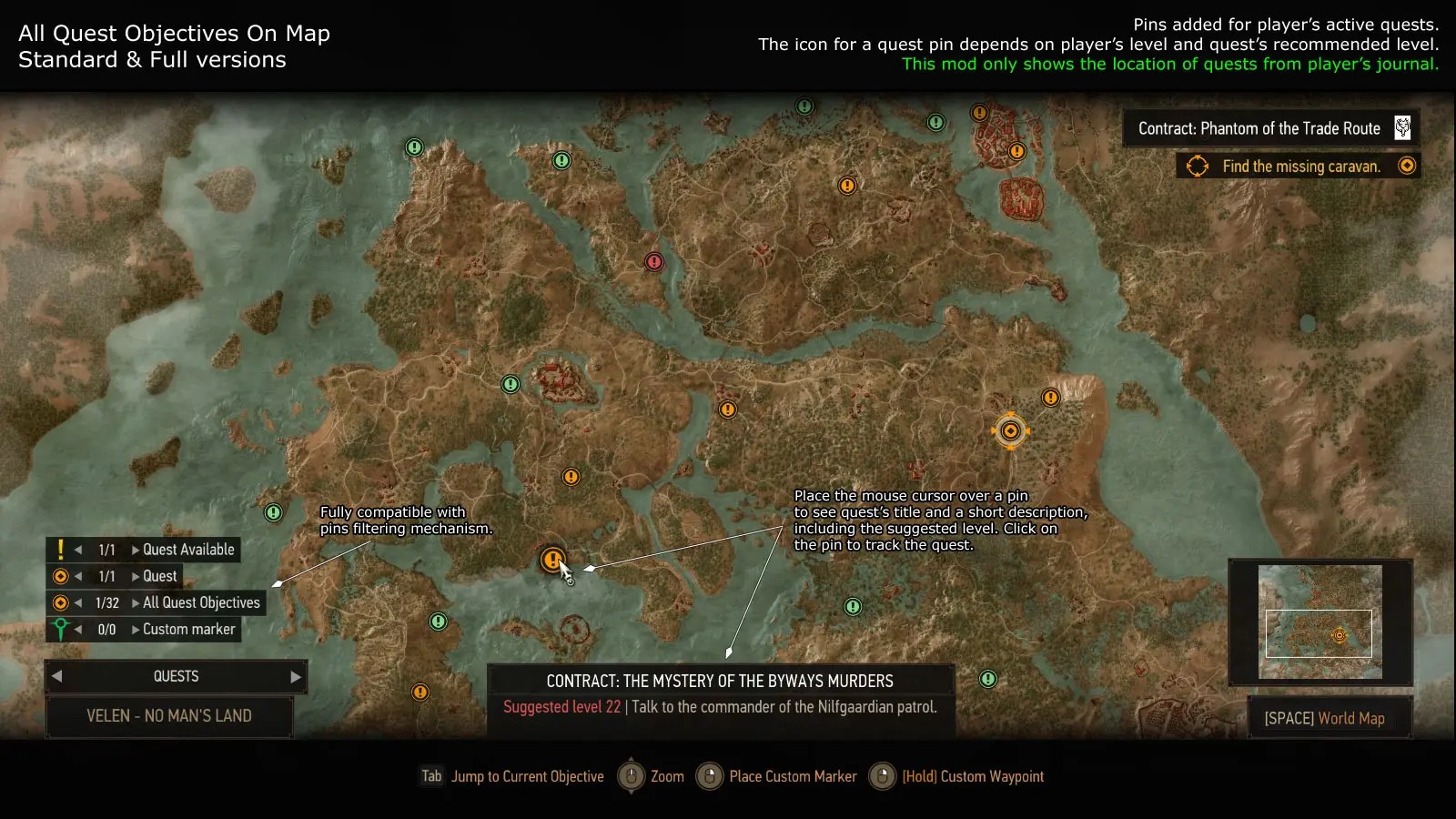Select the red quest pin in northern Velen

tap(653, 261)
